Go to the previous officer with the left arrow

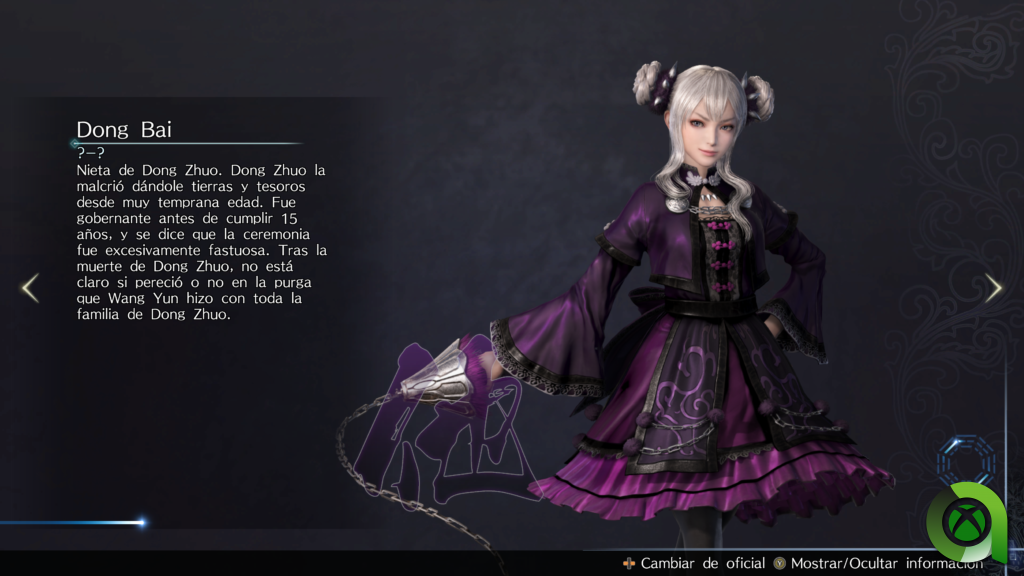point(30,288)
